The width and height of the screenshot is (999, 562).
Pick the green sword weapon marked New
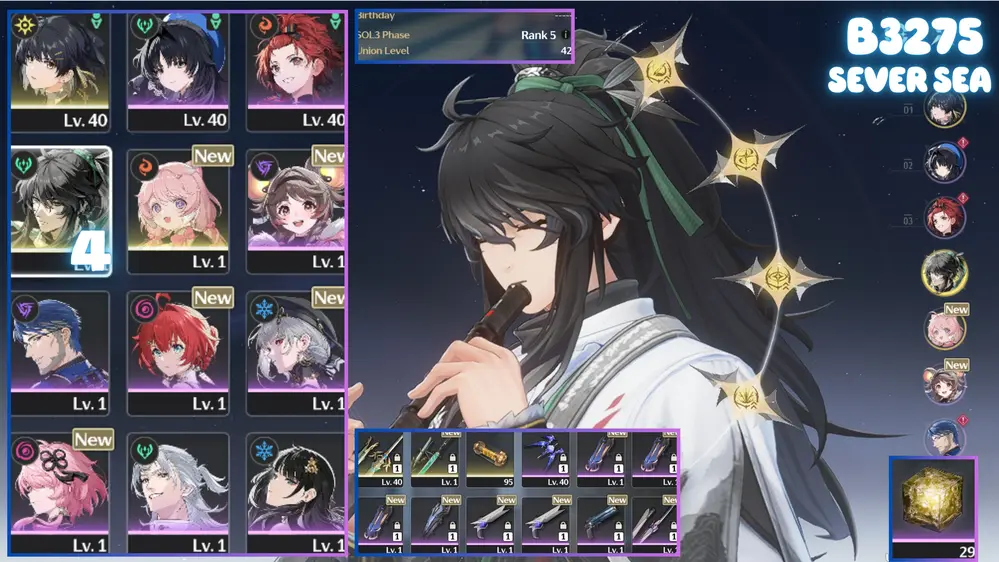(437, 460)
